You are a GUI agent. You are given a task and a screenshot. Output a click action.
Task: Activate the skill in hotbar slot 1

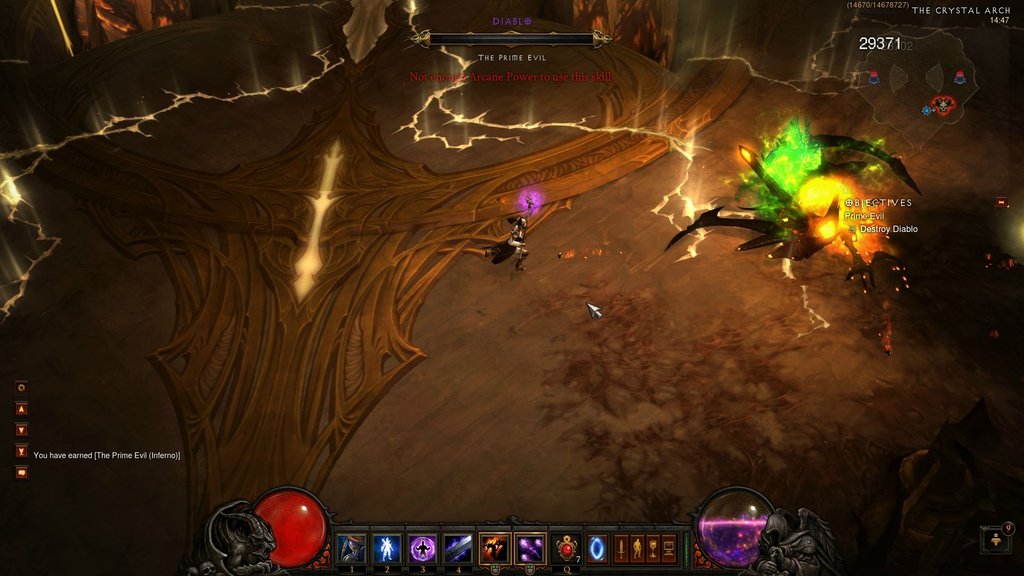pos(350,548)
